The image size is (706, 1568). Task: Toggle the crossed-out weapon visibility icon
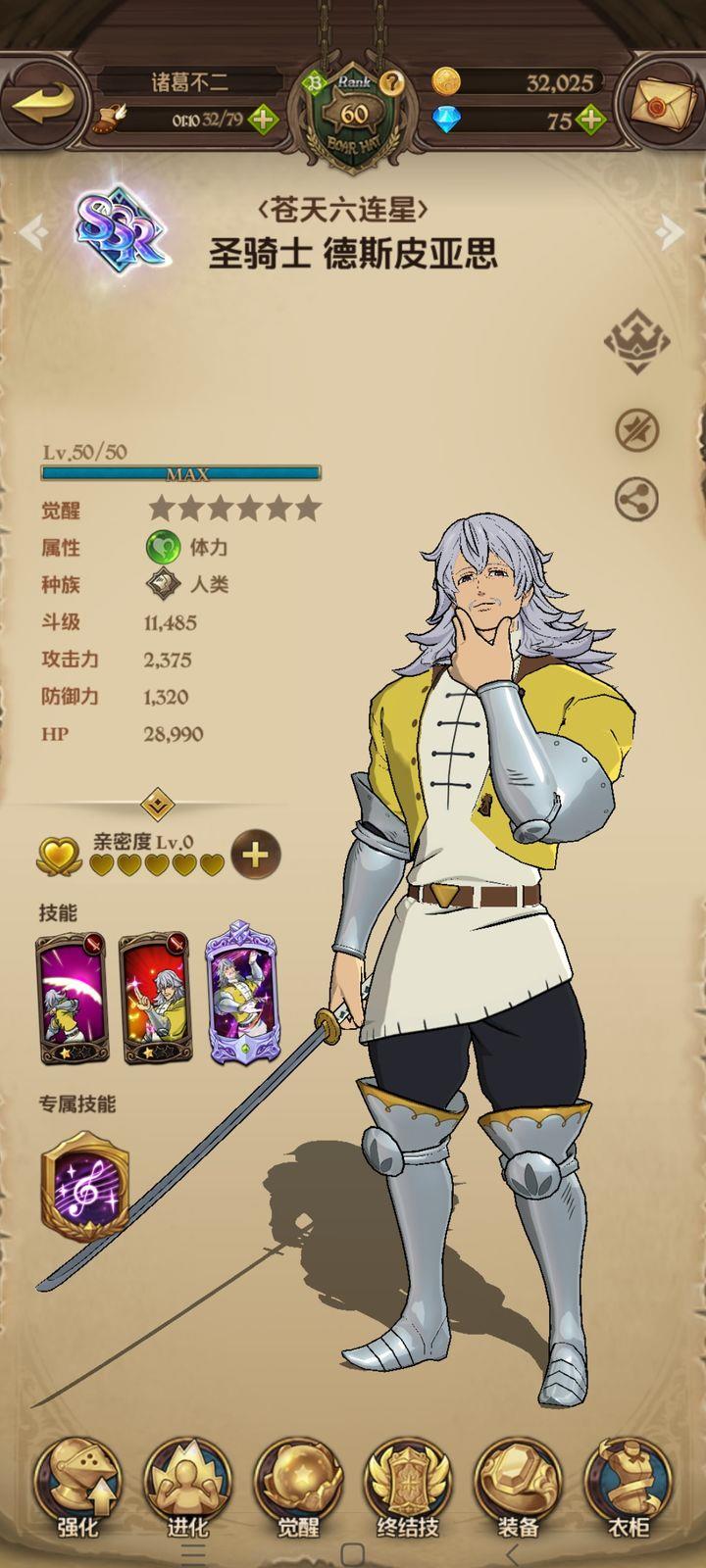(x=636, y=429)
